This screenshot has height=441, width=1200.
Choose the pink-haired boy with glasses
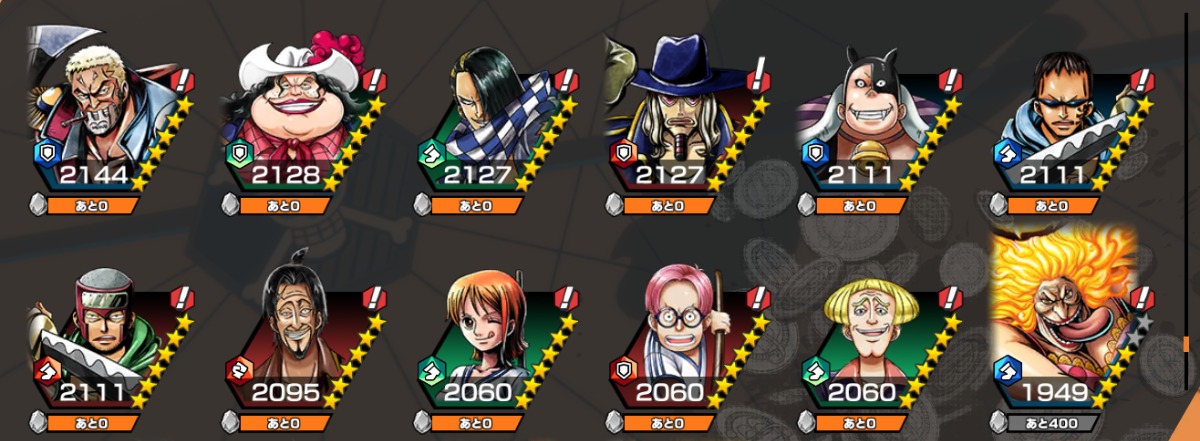click(x=682, y=335)
